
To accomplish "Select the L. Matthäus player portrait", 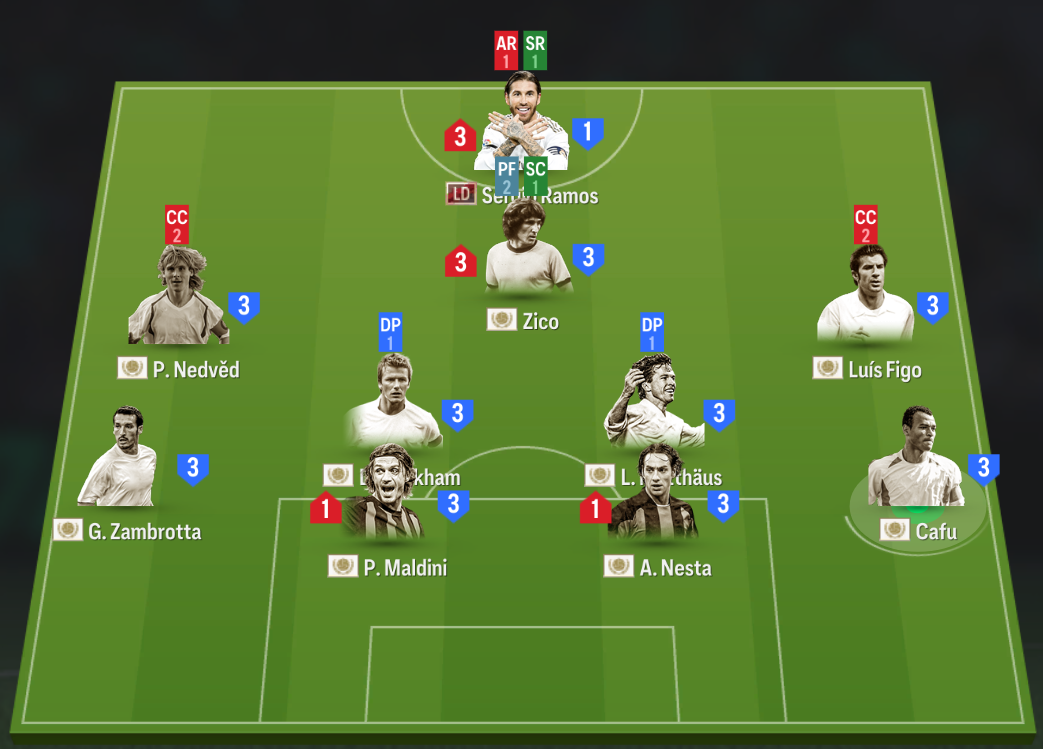I will coord(651,399).
